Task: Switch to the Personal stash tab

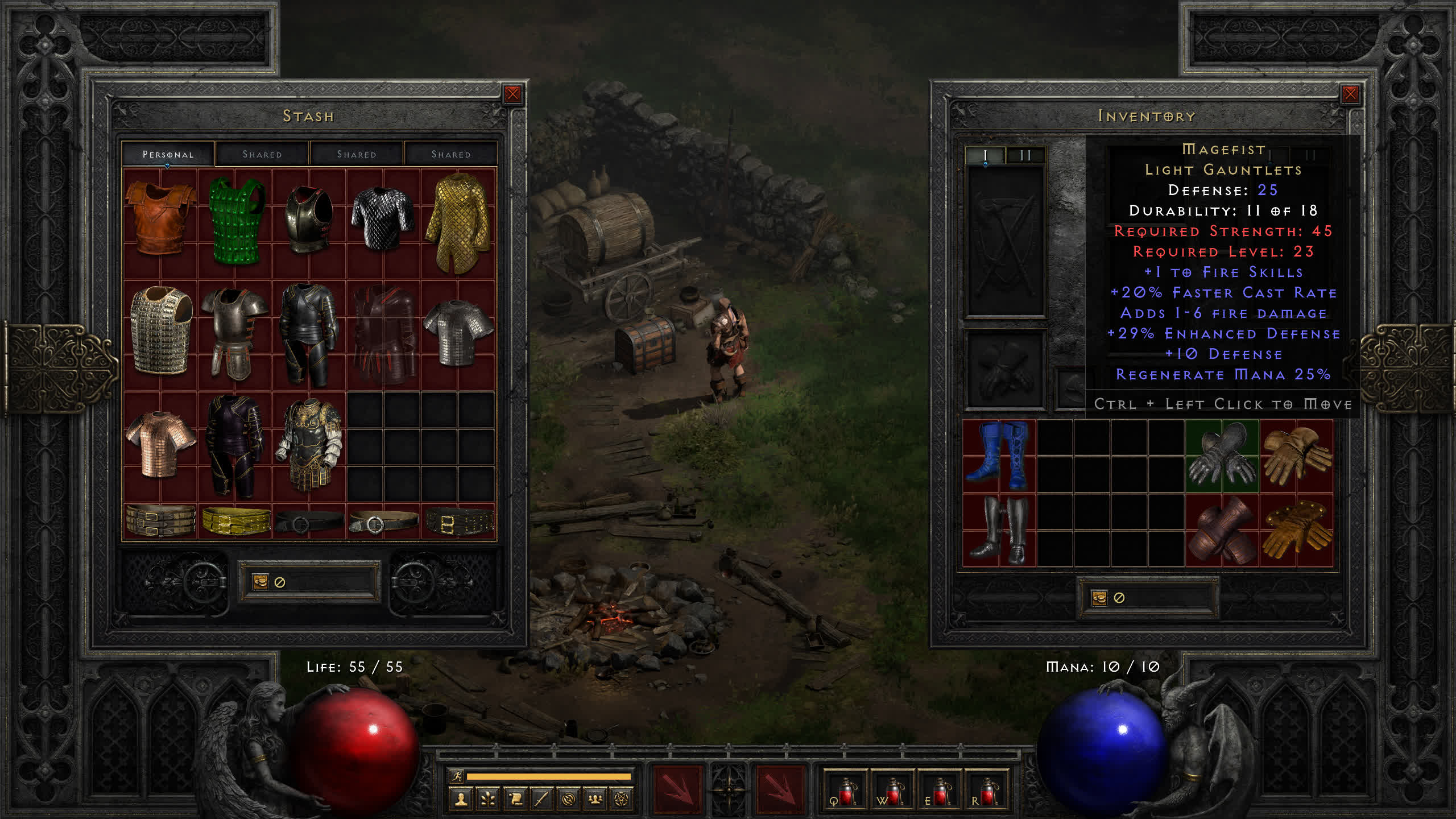Action: click(168, 154)
